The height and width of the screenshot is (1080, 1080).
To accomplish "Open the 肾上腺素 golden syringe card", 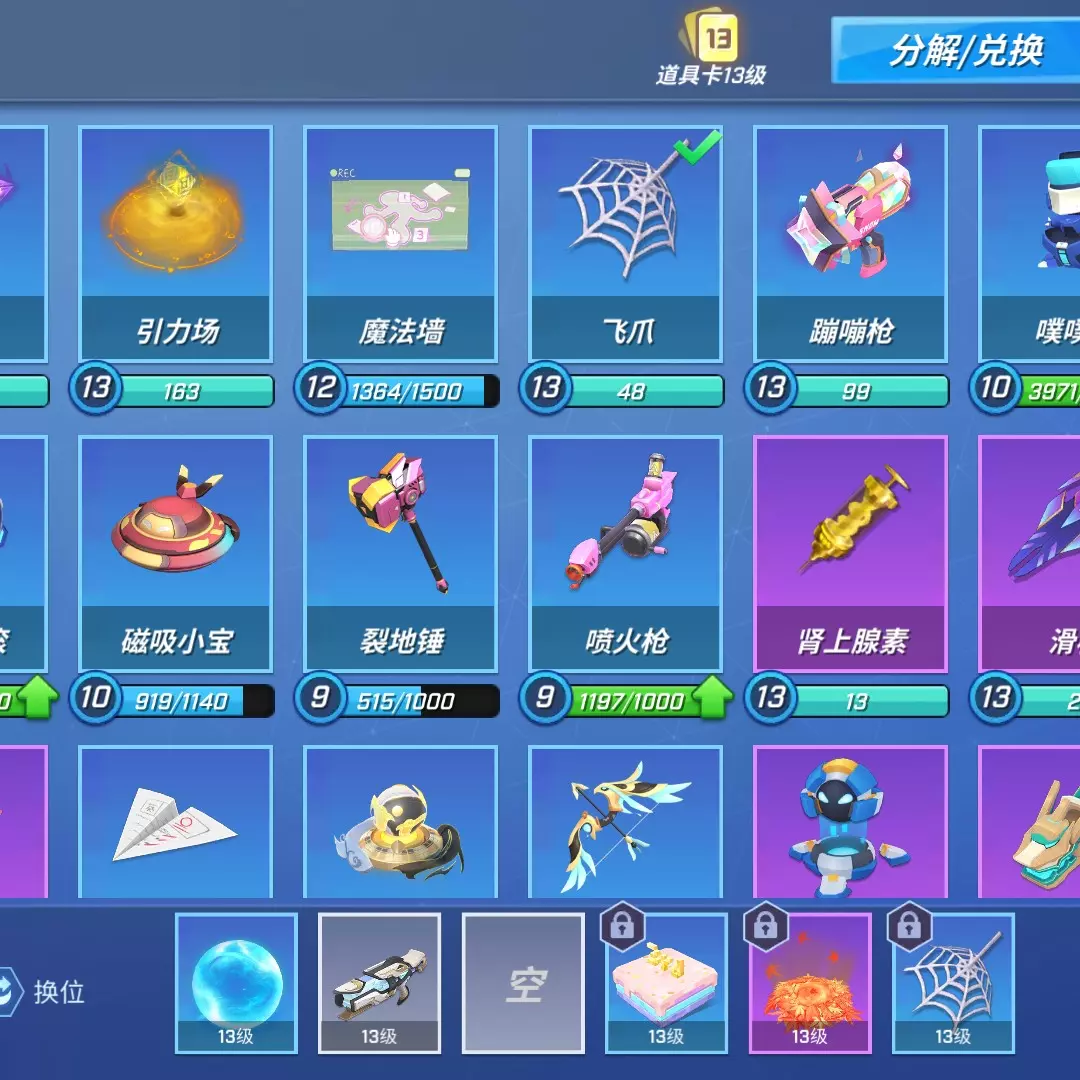I will pyautogui.click(x=850, y=553).
